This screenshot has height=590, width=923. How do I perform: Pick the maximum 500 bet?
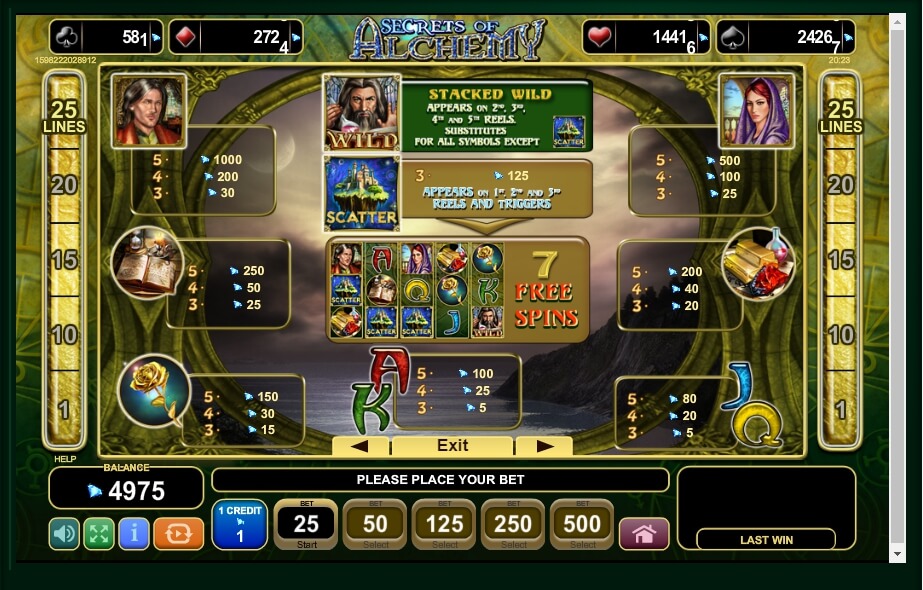click(x=582, y=525)
